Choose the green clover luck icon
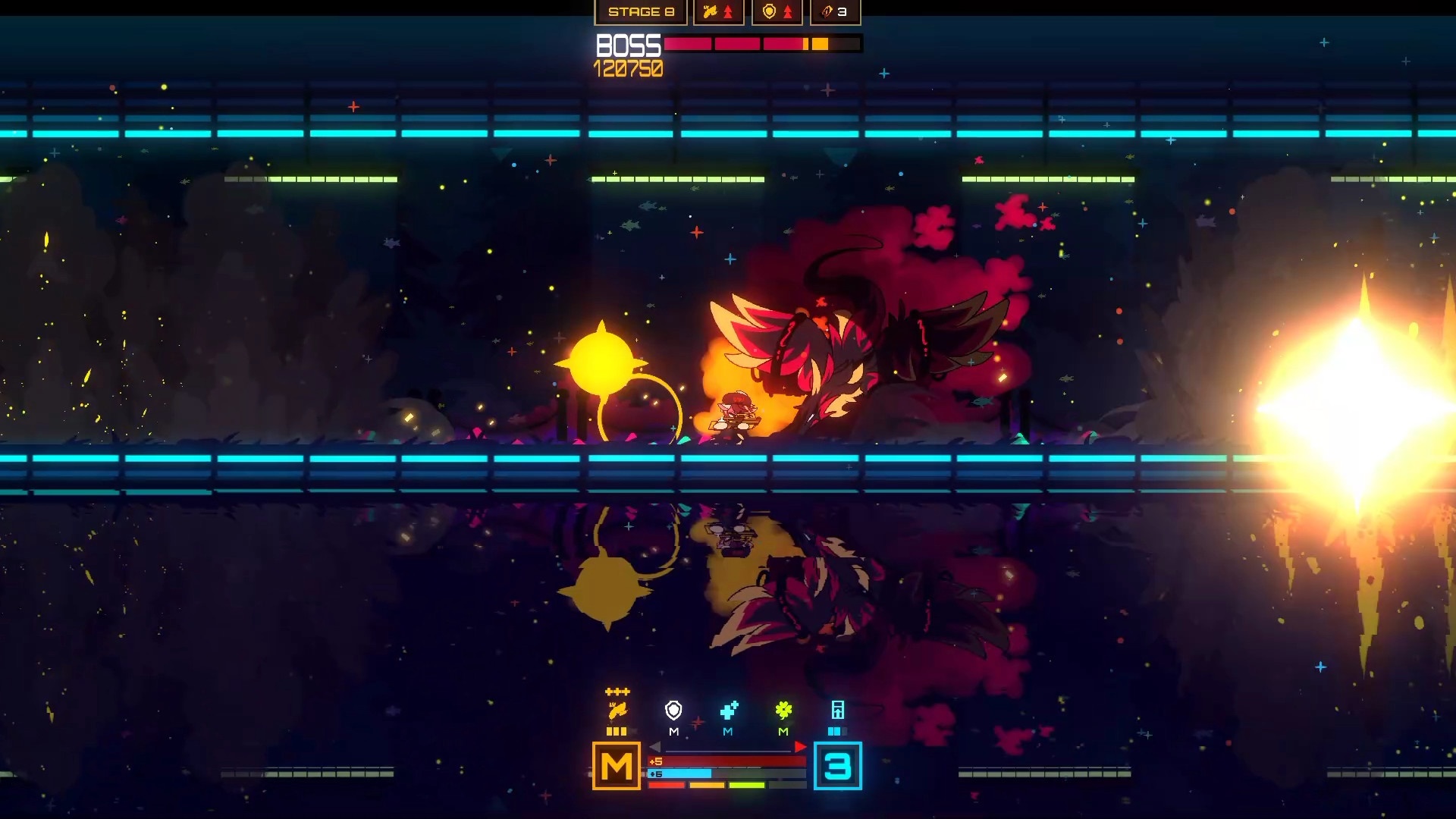The height and width of the screenshot is (819, 1456). [783, 711]
